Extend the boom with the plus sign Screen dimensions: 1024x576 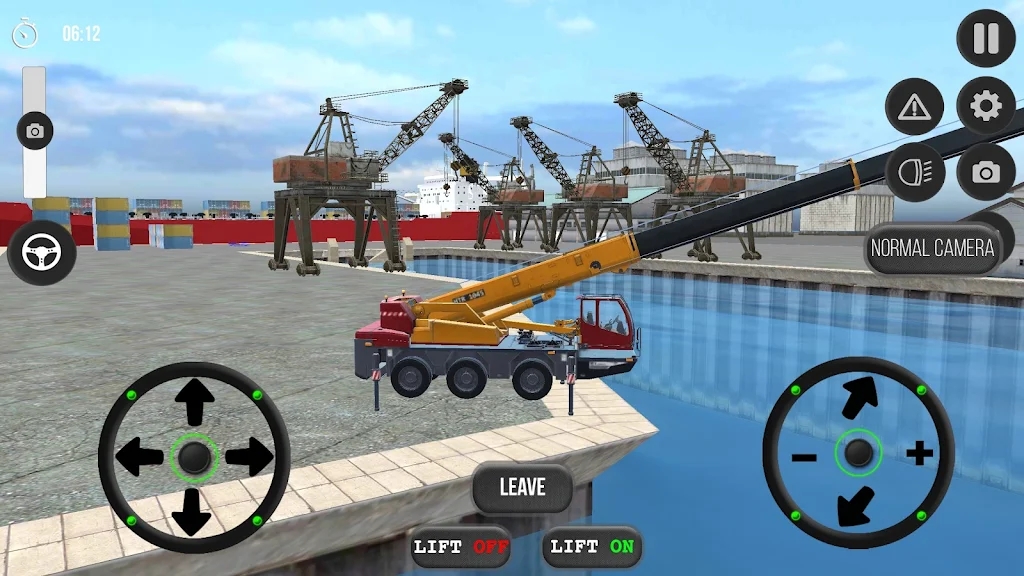pyautogui.click(x=919, y=454)
